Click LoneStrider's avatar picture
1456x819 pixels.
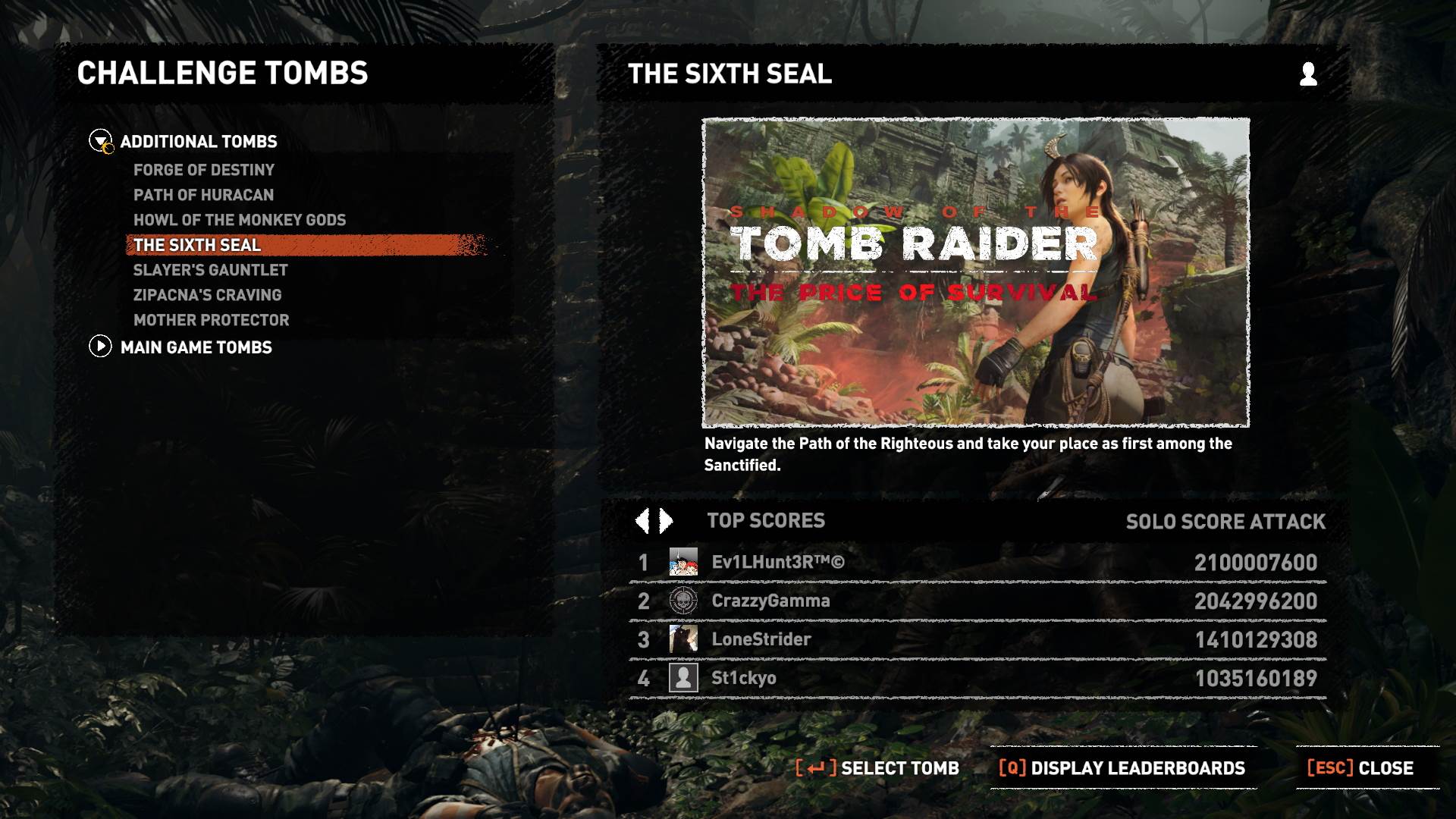click(682, 639)
